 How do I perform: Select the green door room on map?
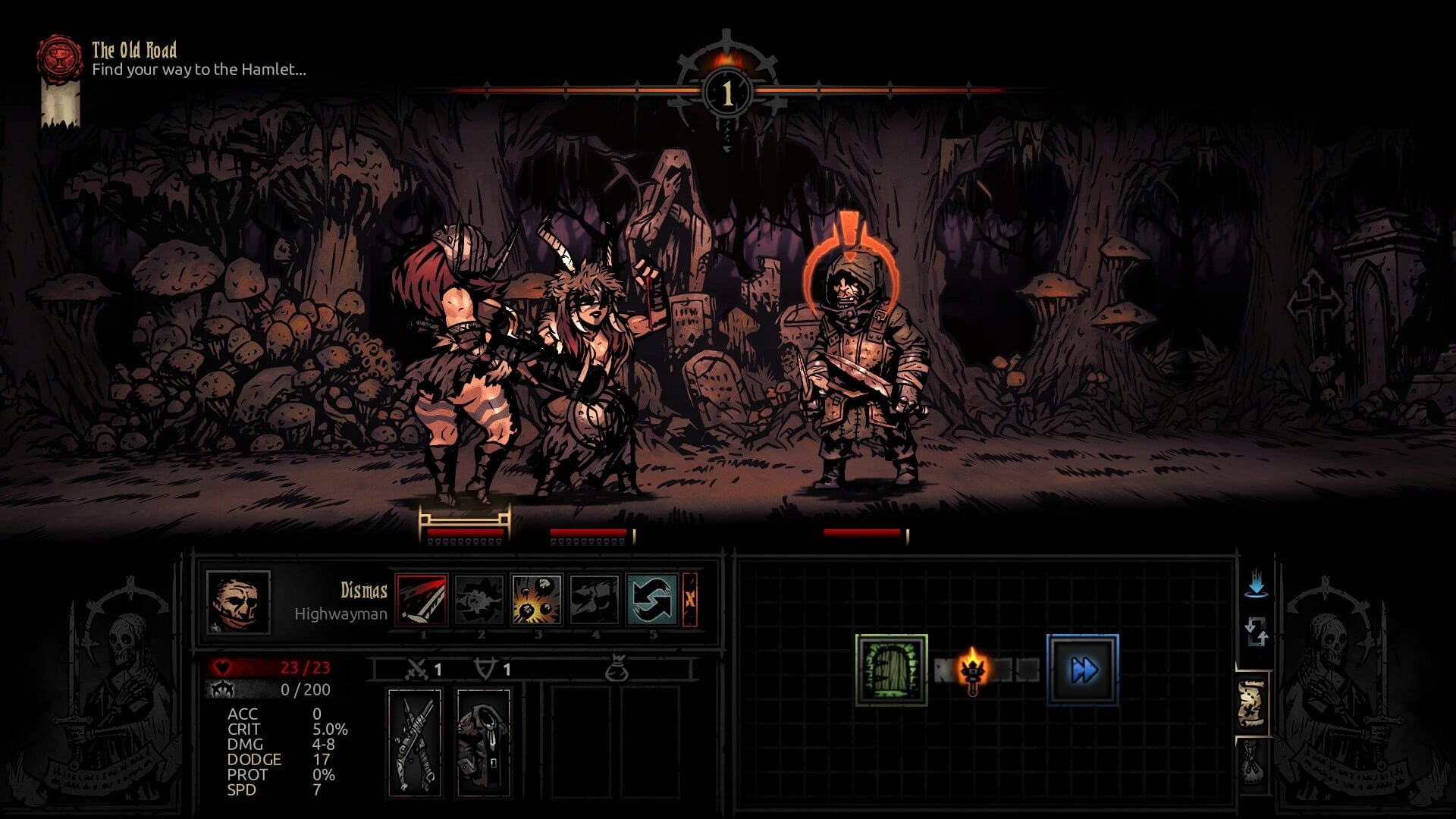point(892,670)
